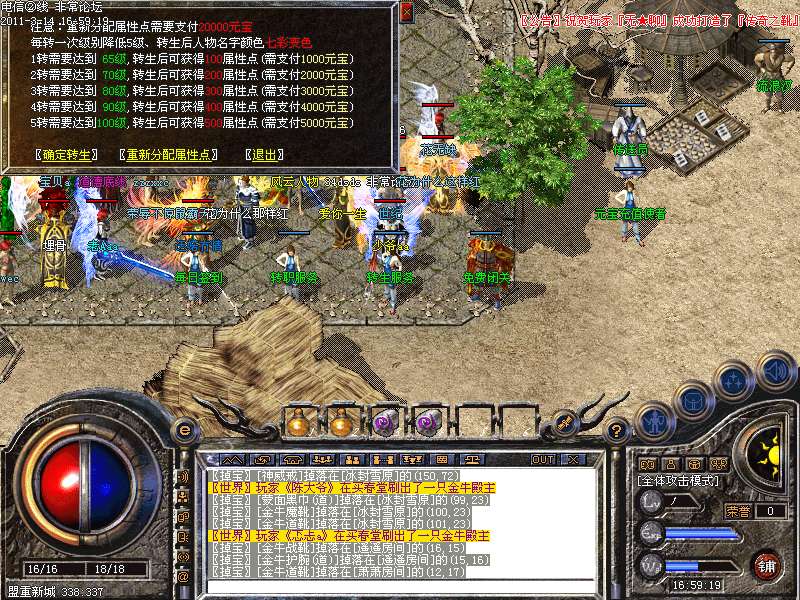Use the second orange gourd potion slot
Screen dimensions: 800x600
(x=341, y=423)
